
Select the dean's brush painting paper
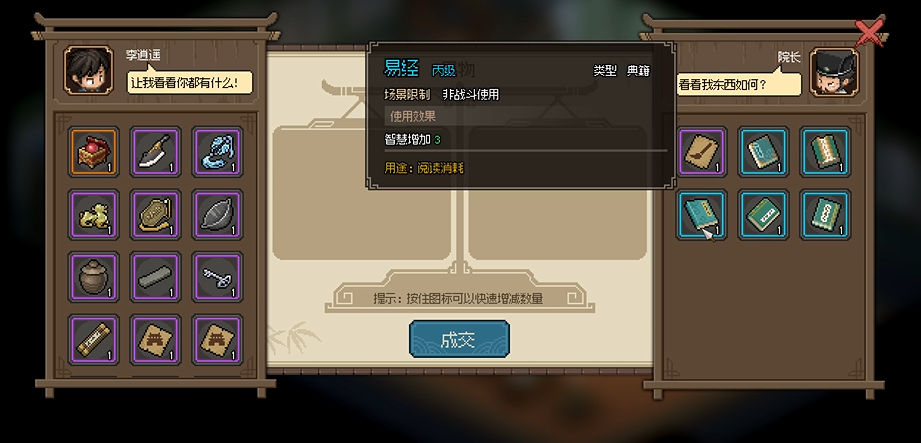(x=703, y=152)
